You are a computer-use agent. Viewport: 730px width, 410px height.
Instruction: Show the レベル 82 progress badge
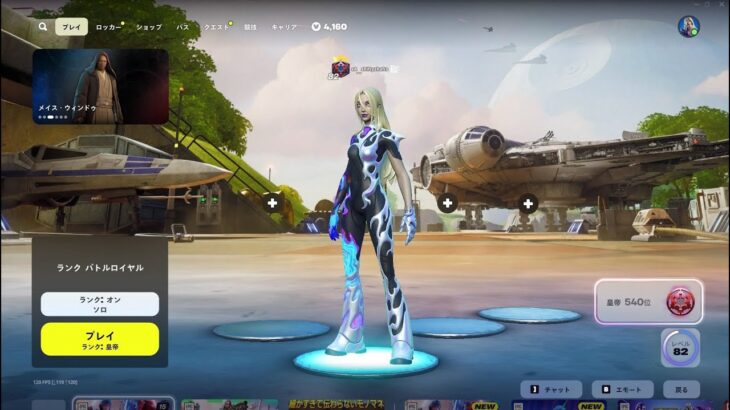coord(680,348)
